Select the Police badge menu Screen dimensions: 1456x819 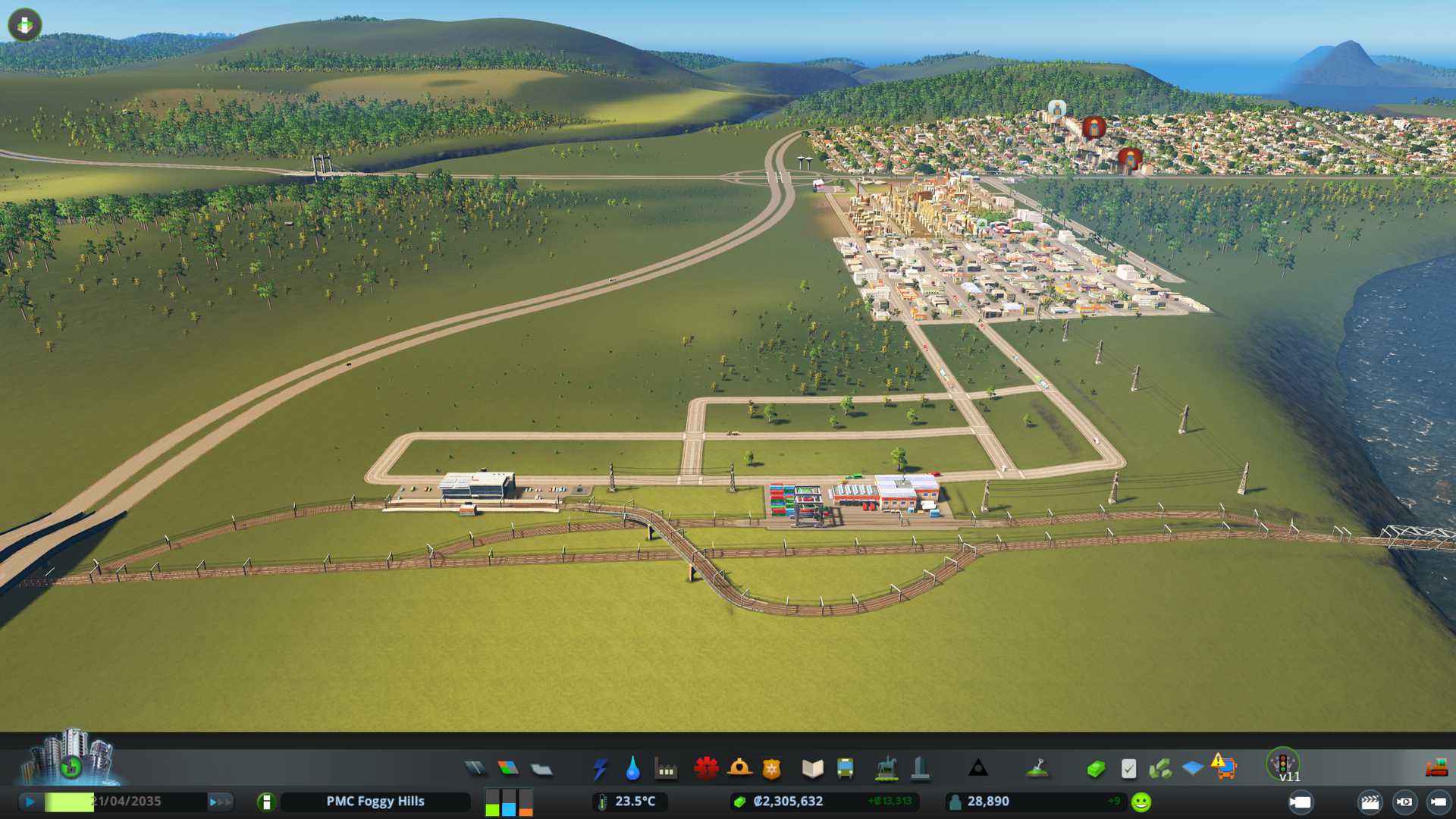click(x=772, y=769)
